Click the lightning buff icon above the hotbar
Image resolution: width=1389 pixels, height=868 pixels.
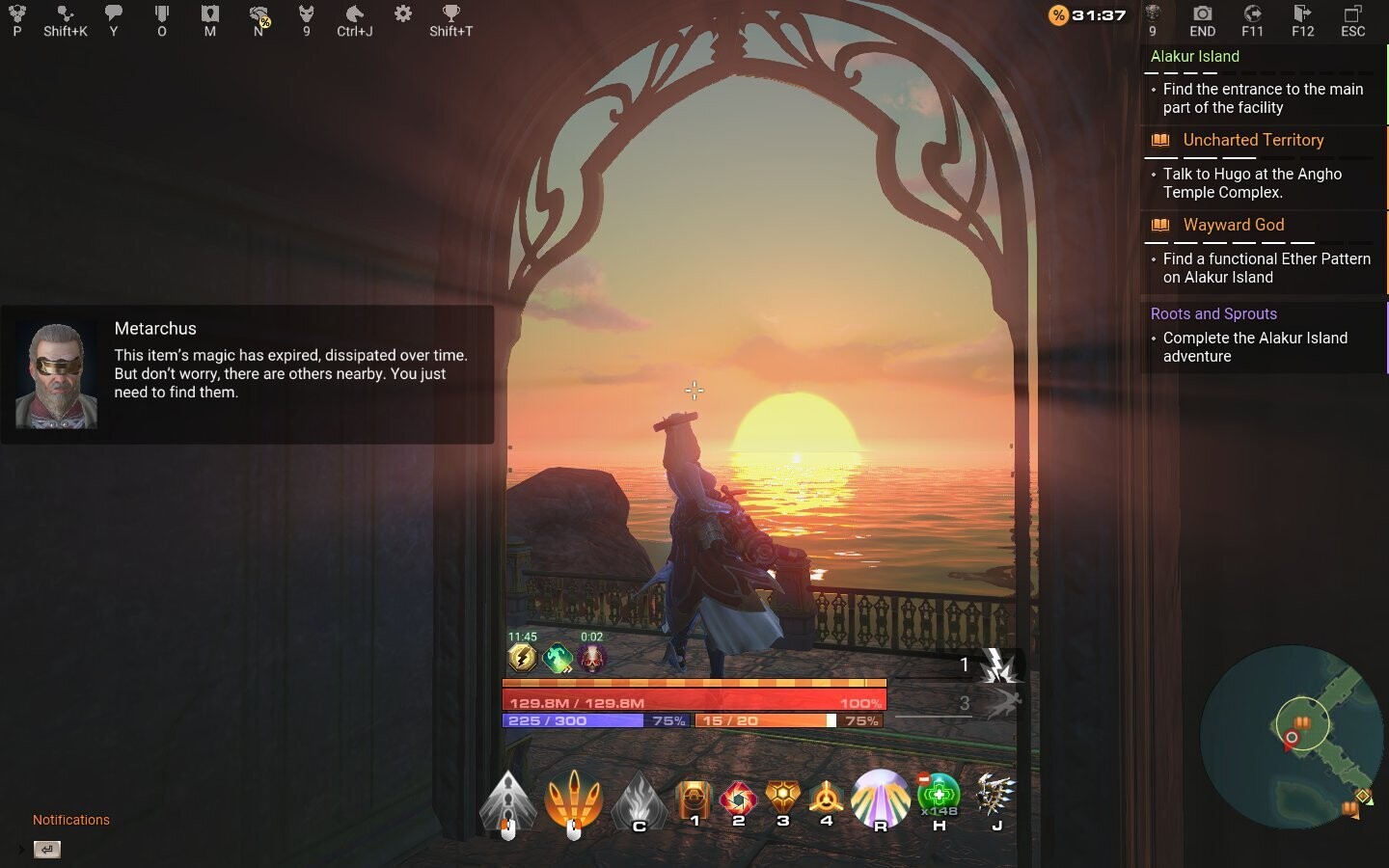[x=521, y=659]
